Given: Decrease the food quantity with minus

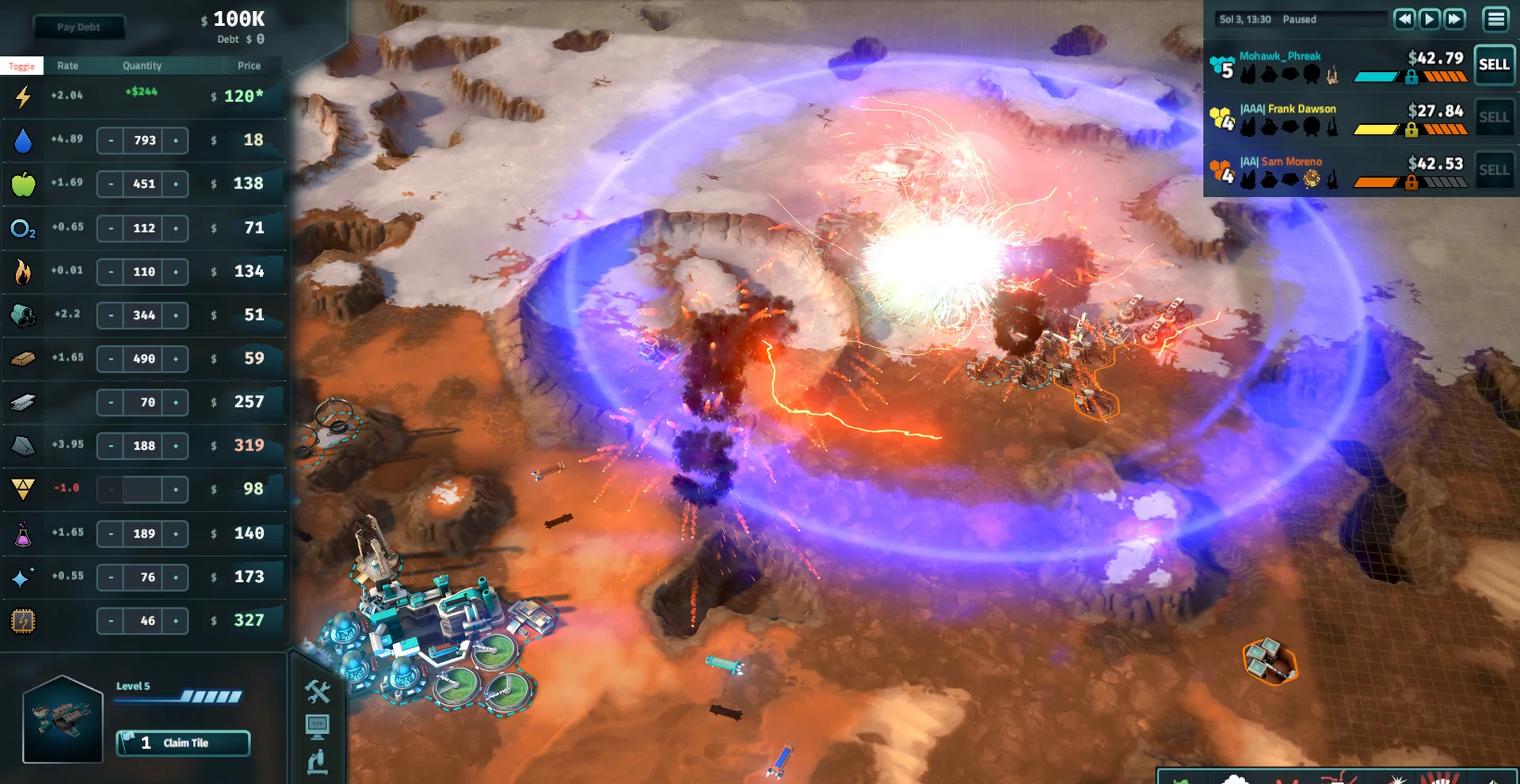Looking at the screenshot, I should (111, 184).
